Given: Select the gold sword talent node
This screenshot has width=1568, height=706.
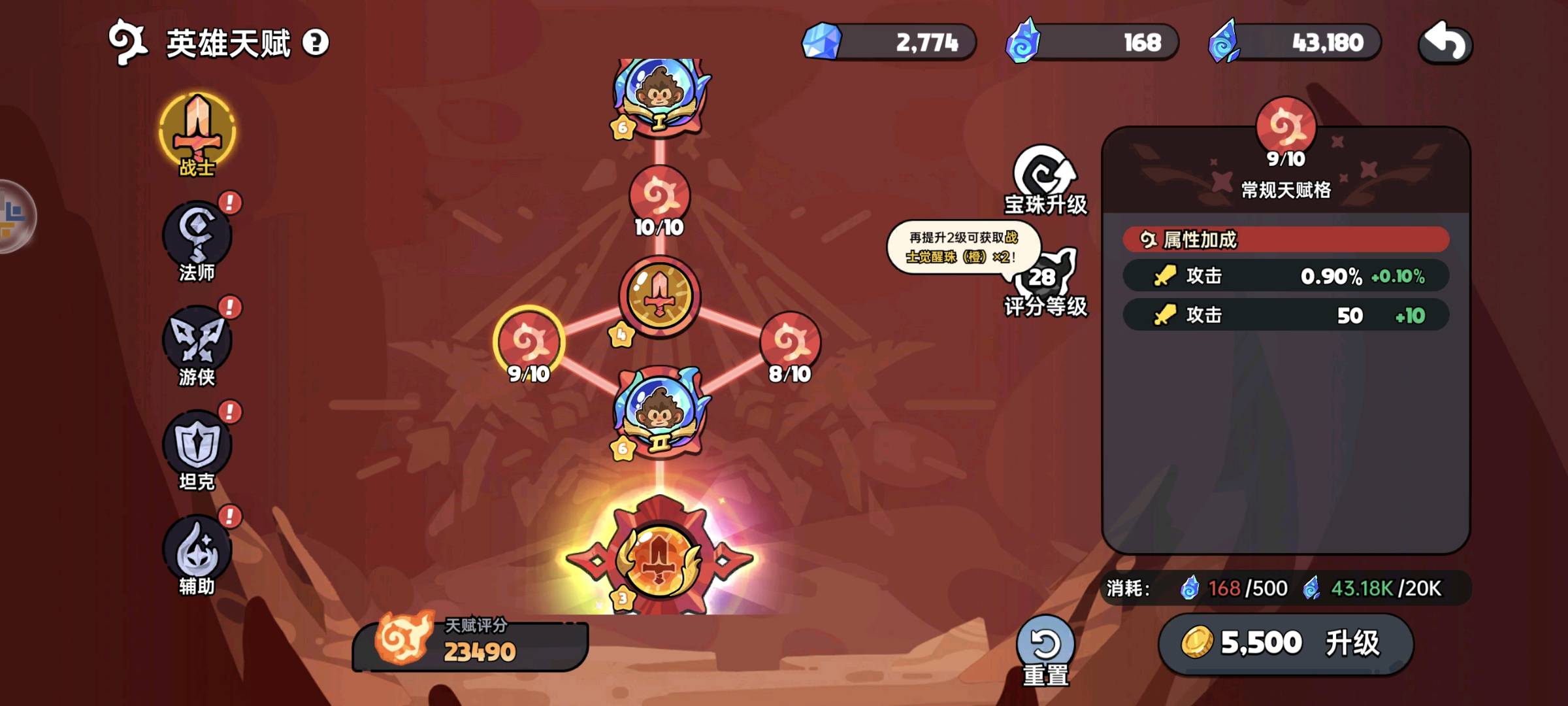Looking at the screenshot, I should pos(660,297).
